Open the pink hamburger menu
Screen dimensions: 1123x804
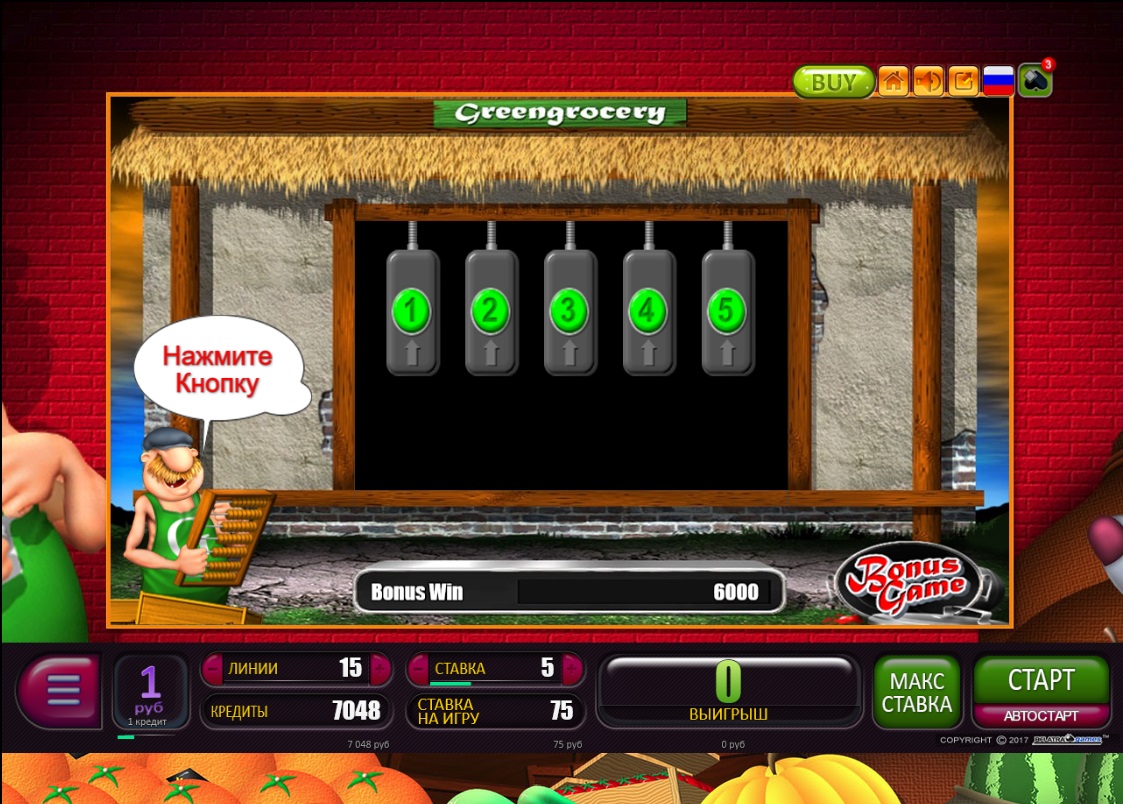(62, 690)
